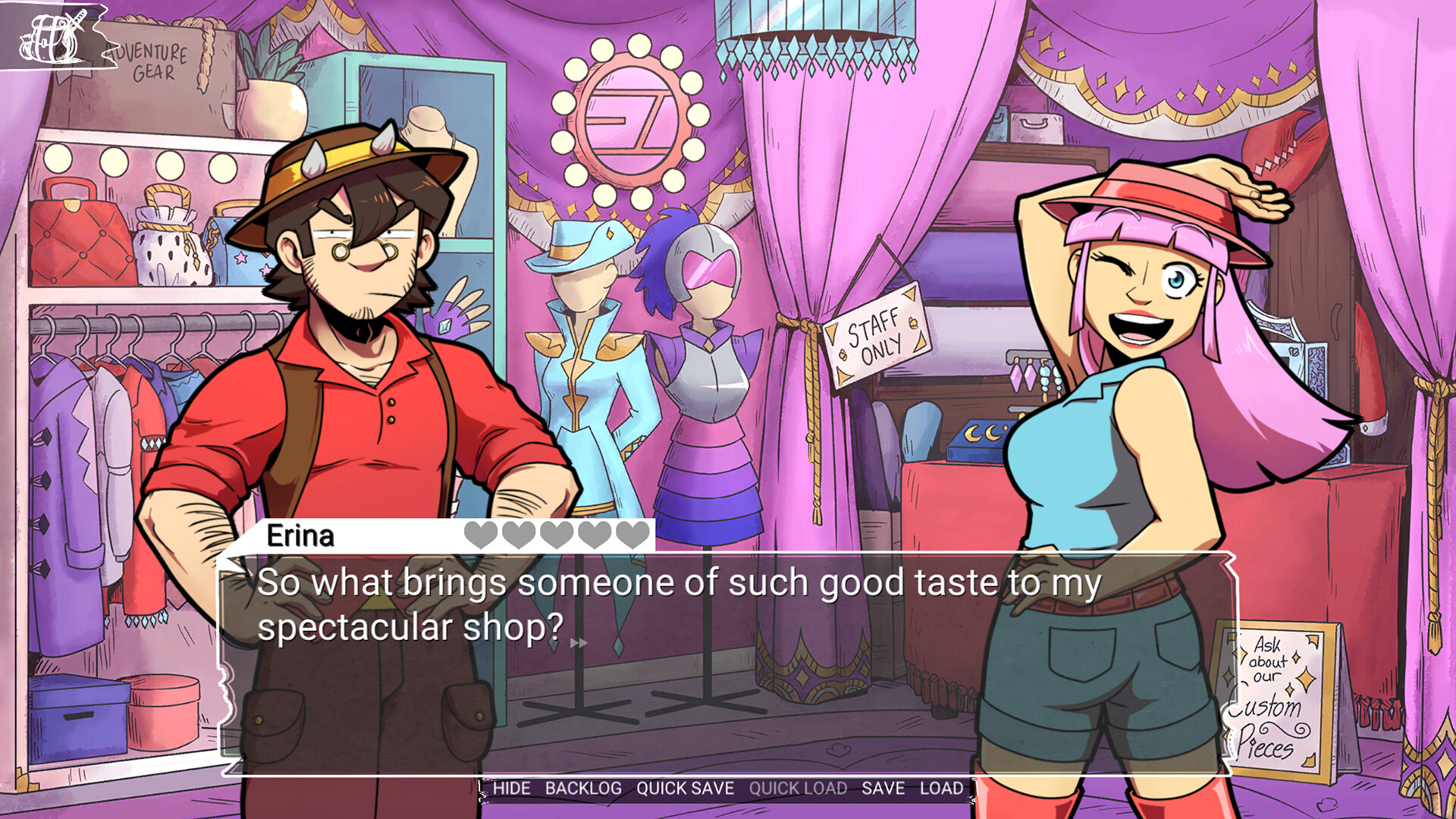Viewport: 1456px width, 819px height.
Task: Open the BACKLOG history
Action: 583,789
